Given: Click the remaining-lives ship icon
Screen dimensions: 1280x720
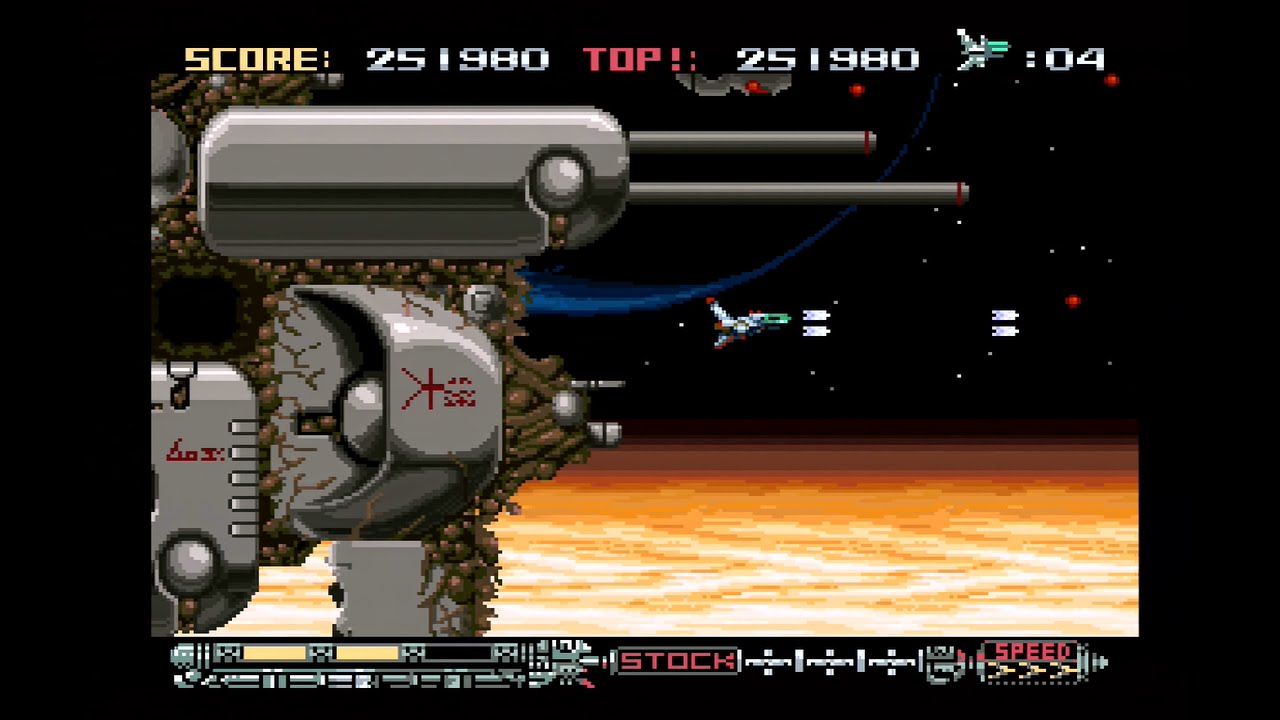Looking at the screenshot, I should coord(983,49).
